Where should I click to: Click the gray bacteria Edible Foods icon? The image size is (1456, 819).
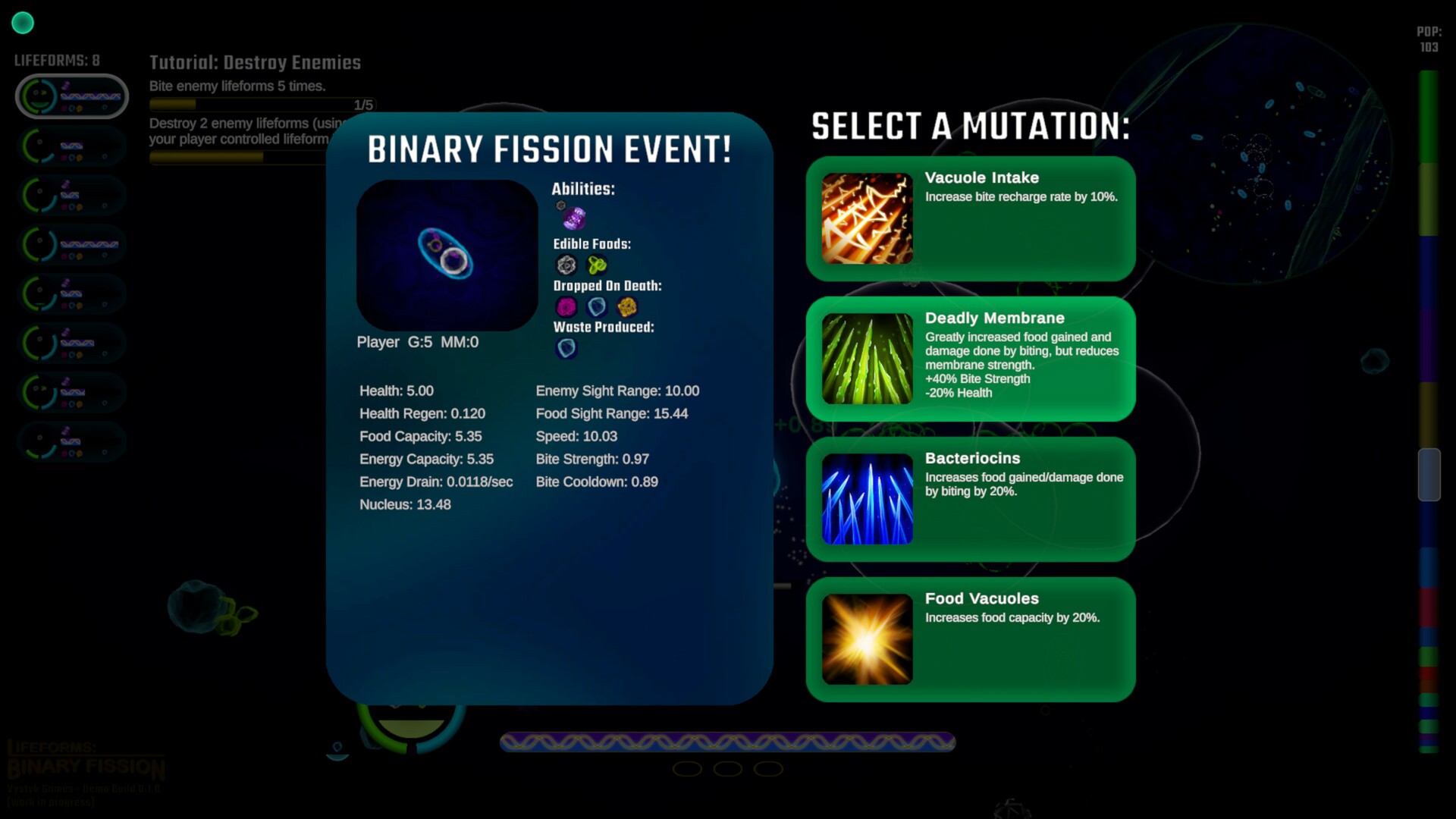click(566, 265)
